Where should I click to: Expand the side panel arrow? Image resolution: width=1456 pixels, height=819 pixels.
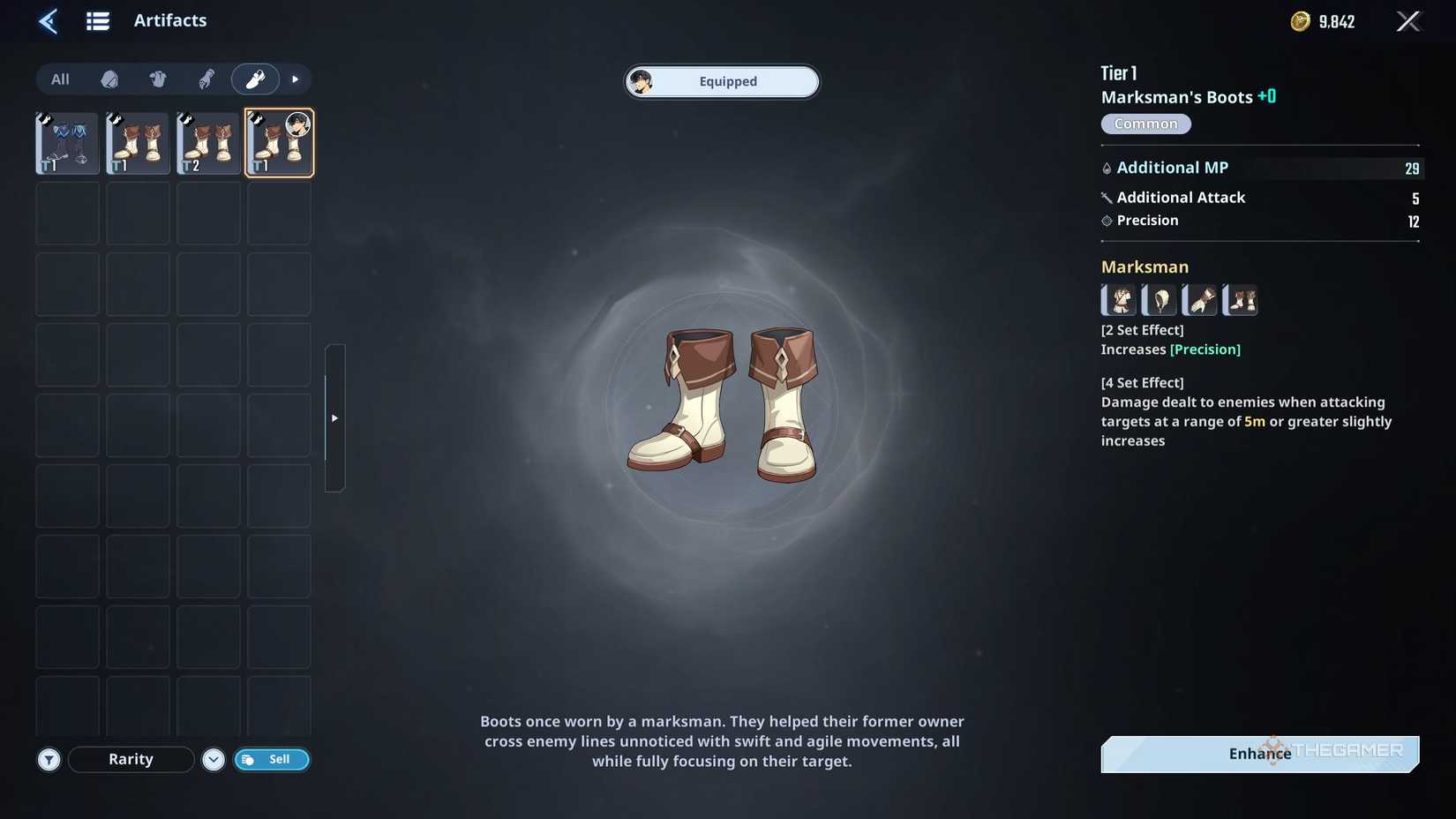(334, 417)
